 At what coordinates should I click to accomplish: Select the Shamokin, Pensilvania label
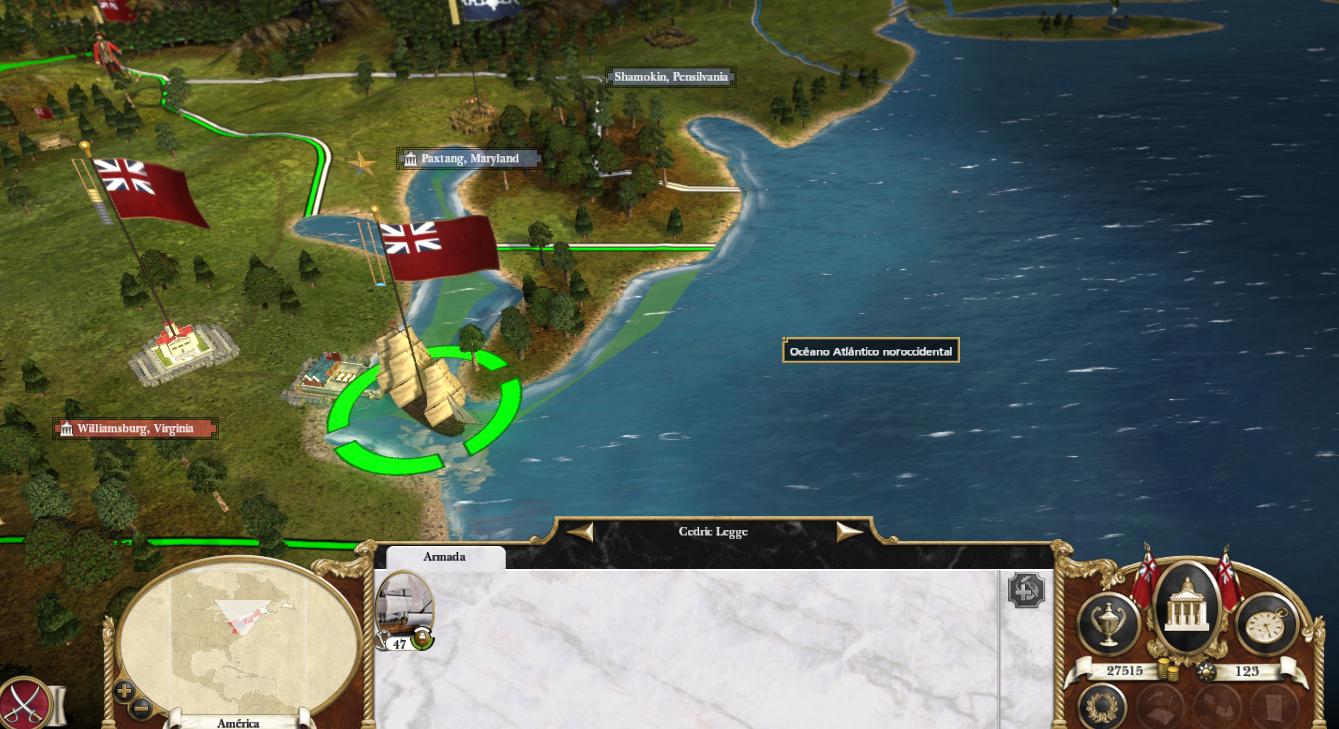[x=671, y=77]
